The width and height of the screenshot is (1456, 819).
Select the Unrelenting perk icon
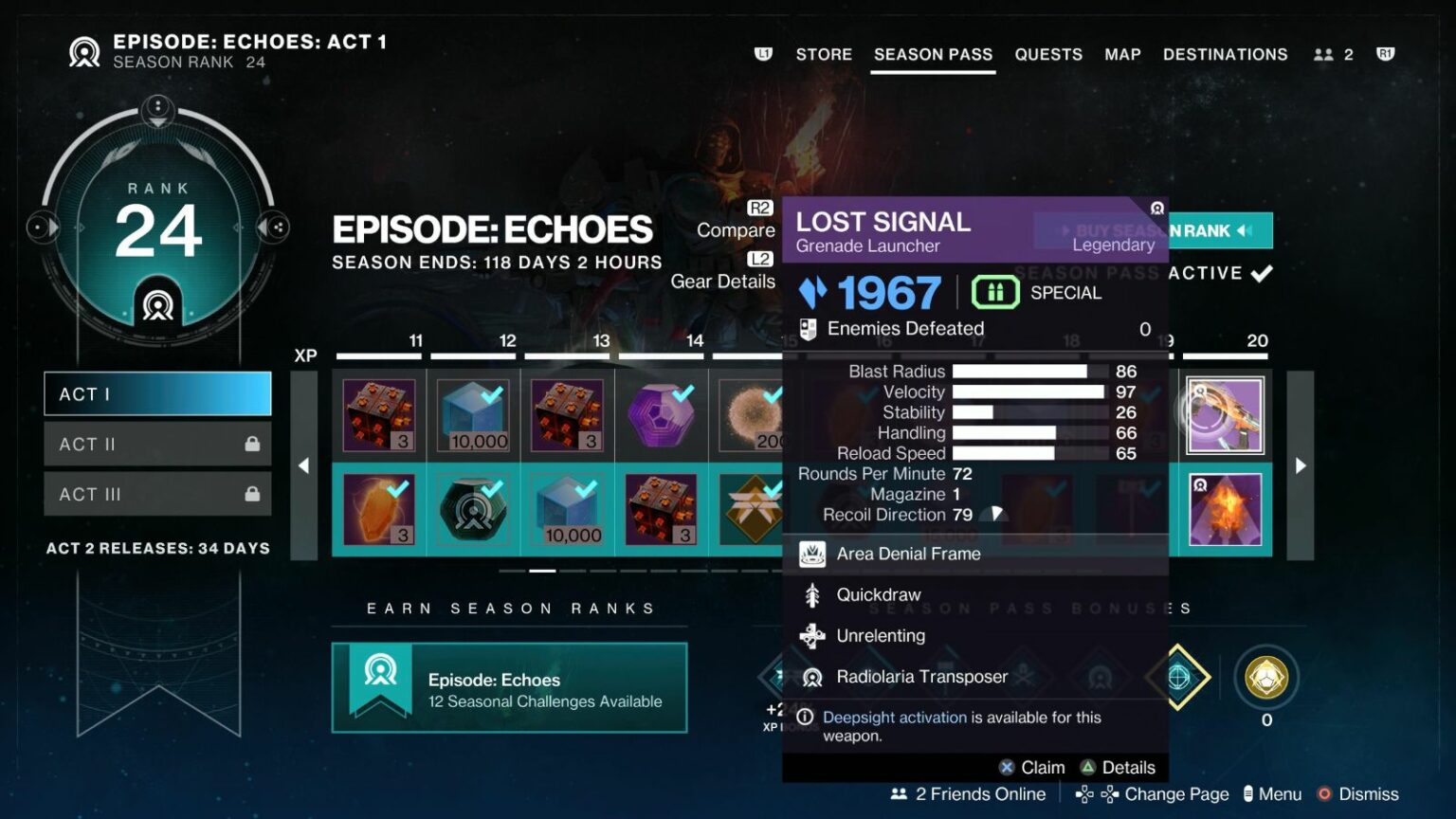pyautogui.click(x=812, y=636)
